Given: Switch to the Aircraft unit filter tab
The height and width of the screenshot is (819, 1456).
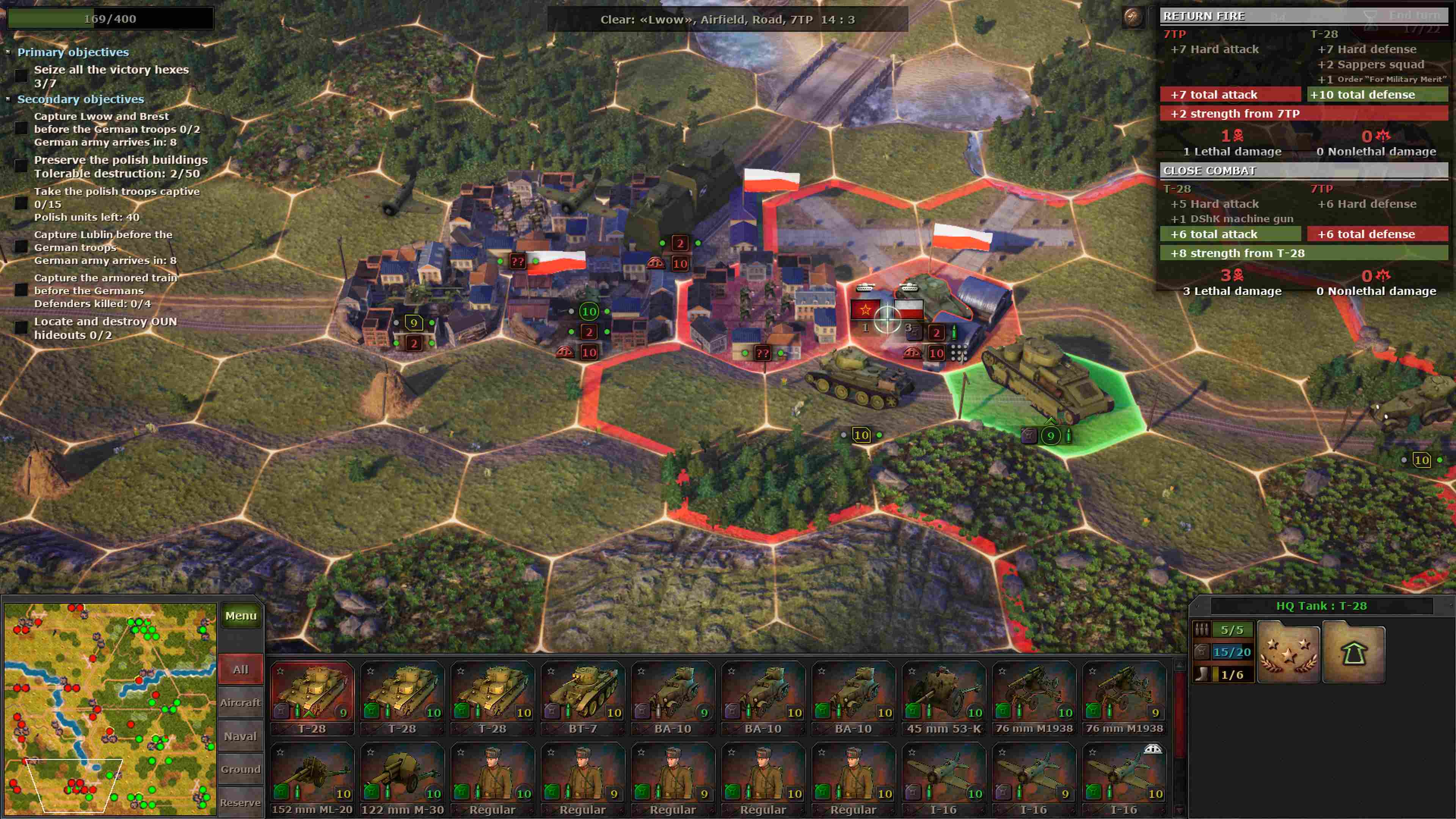Looking at the screenshot, I should coord(242,703).
